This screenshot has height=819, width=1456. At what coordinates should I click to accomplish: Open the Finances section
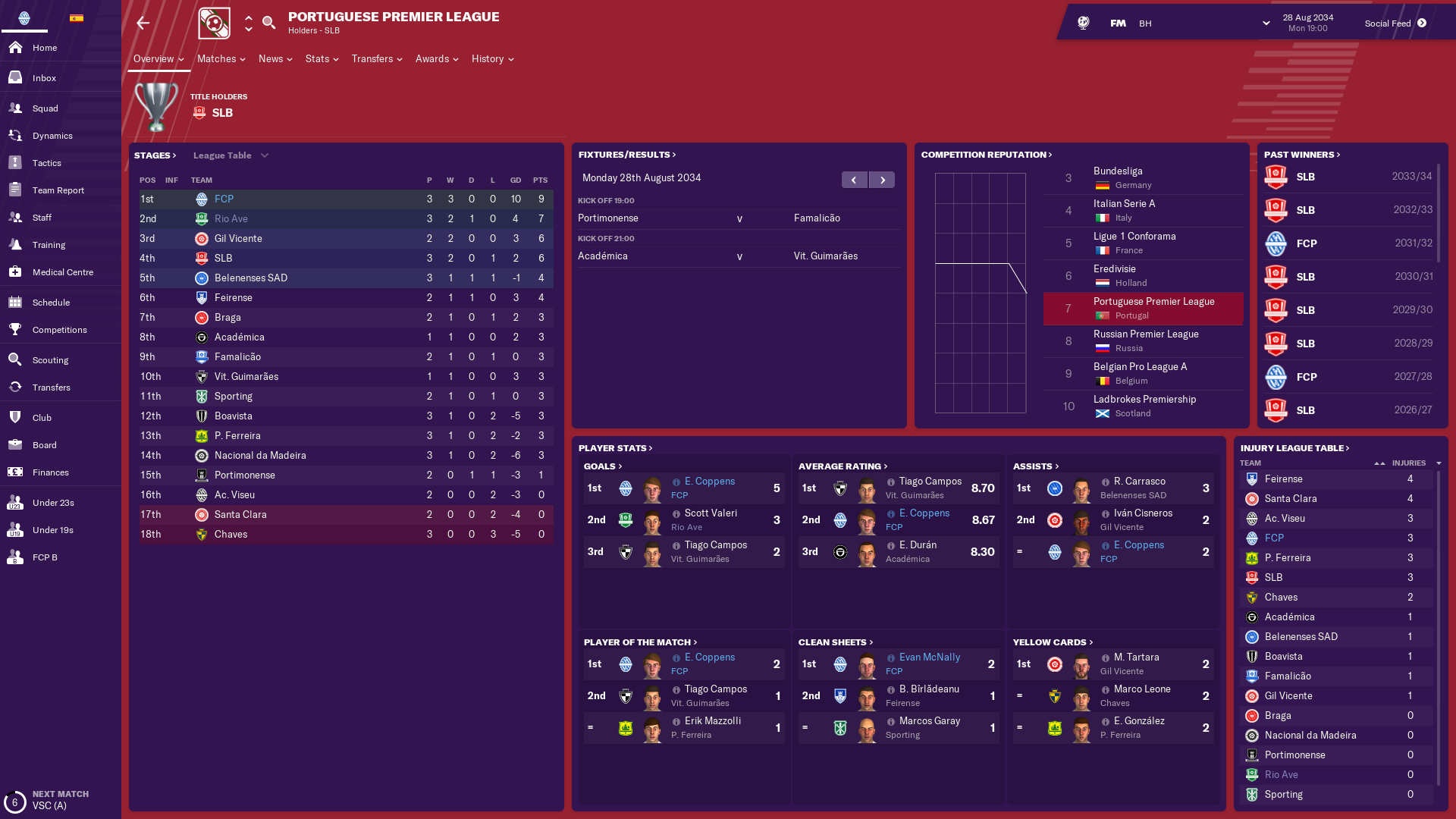point(50,472)
